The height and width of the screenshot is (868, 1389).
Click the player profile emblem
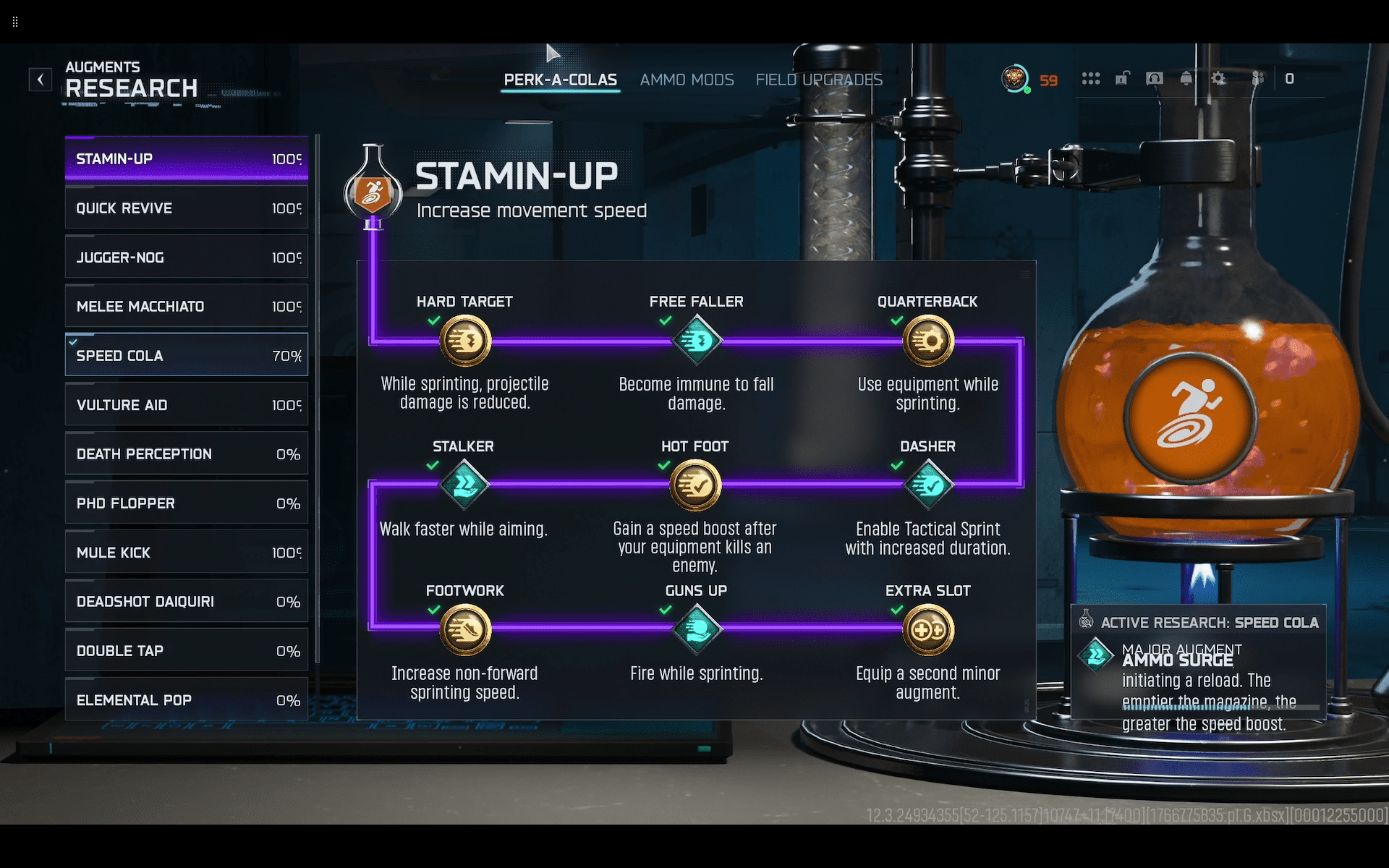pos(1015,79)
